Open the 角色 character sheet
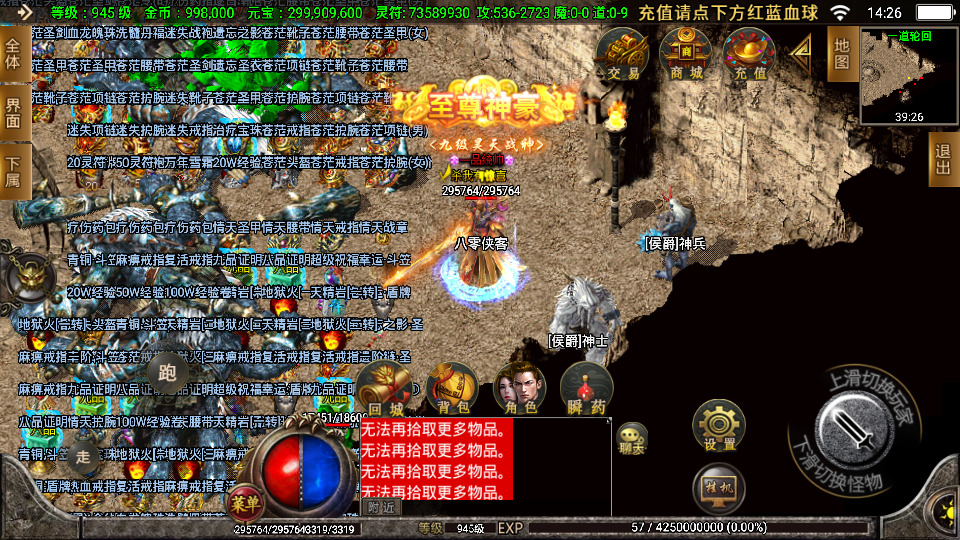Screen dimensions: 960x540 pos(519,388)
